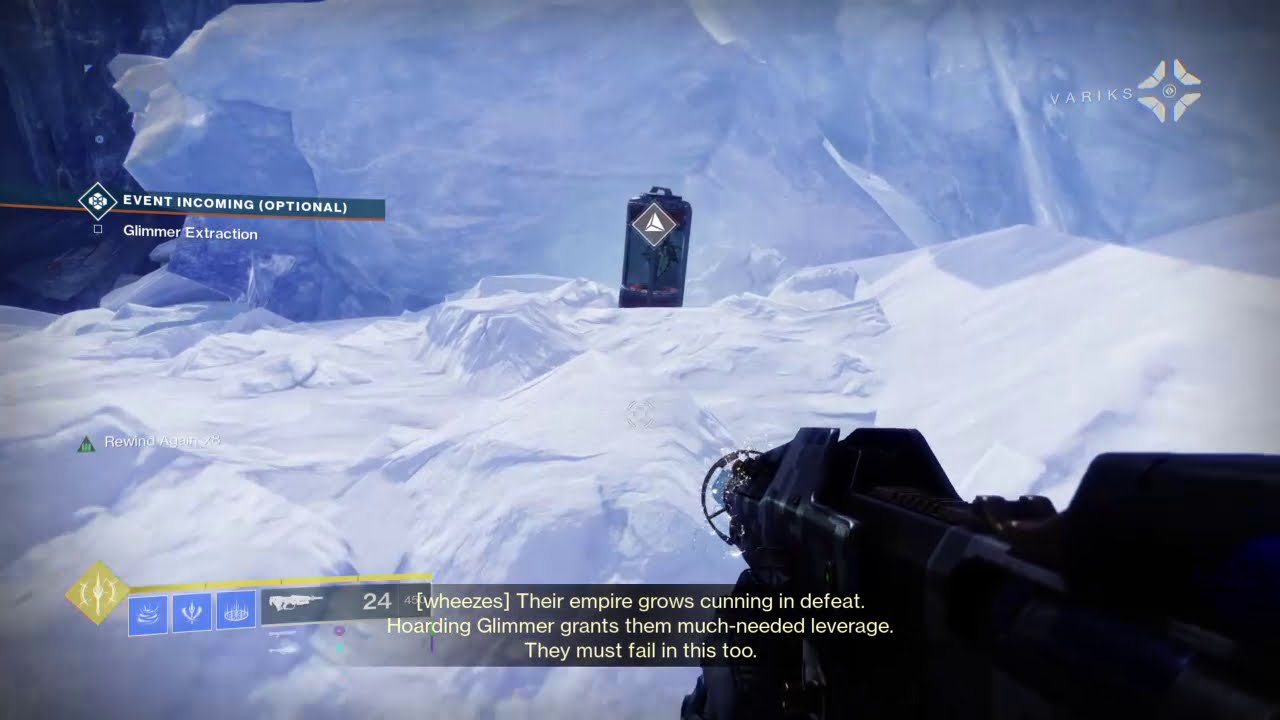Open the Glimmer Extraction event entry
The image size is (1280, 720).
point(190,232)
